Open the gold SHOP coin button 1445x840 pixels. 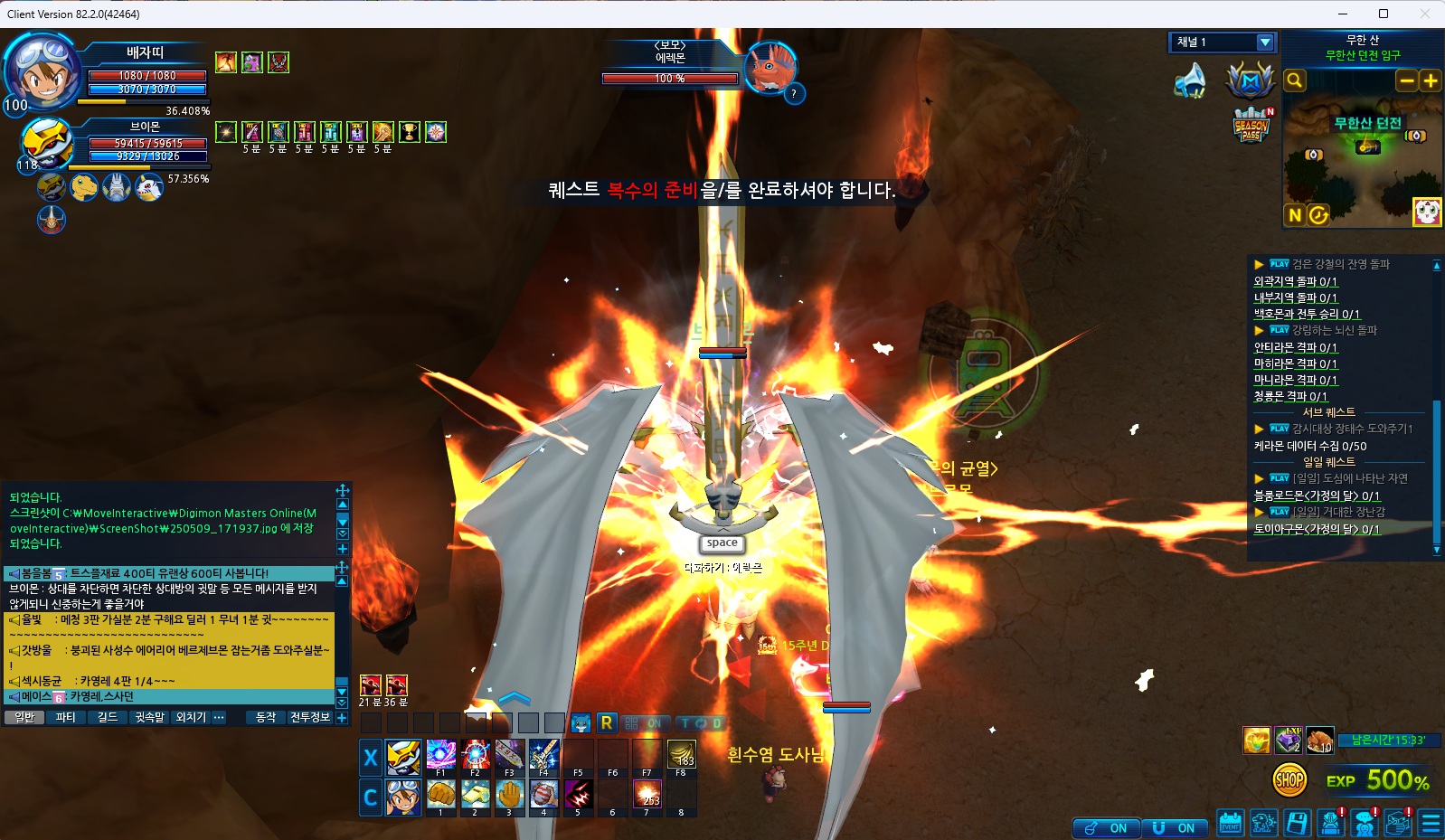tap(1289, 779)
